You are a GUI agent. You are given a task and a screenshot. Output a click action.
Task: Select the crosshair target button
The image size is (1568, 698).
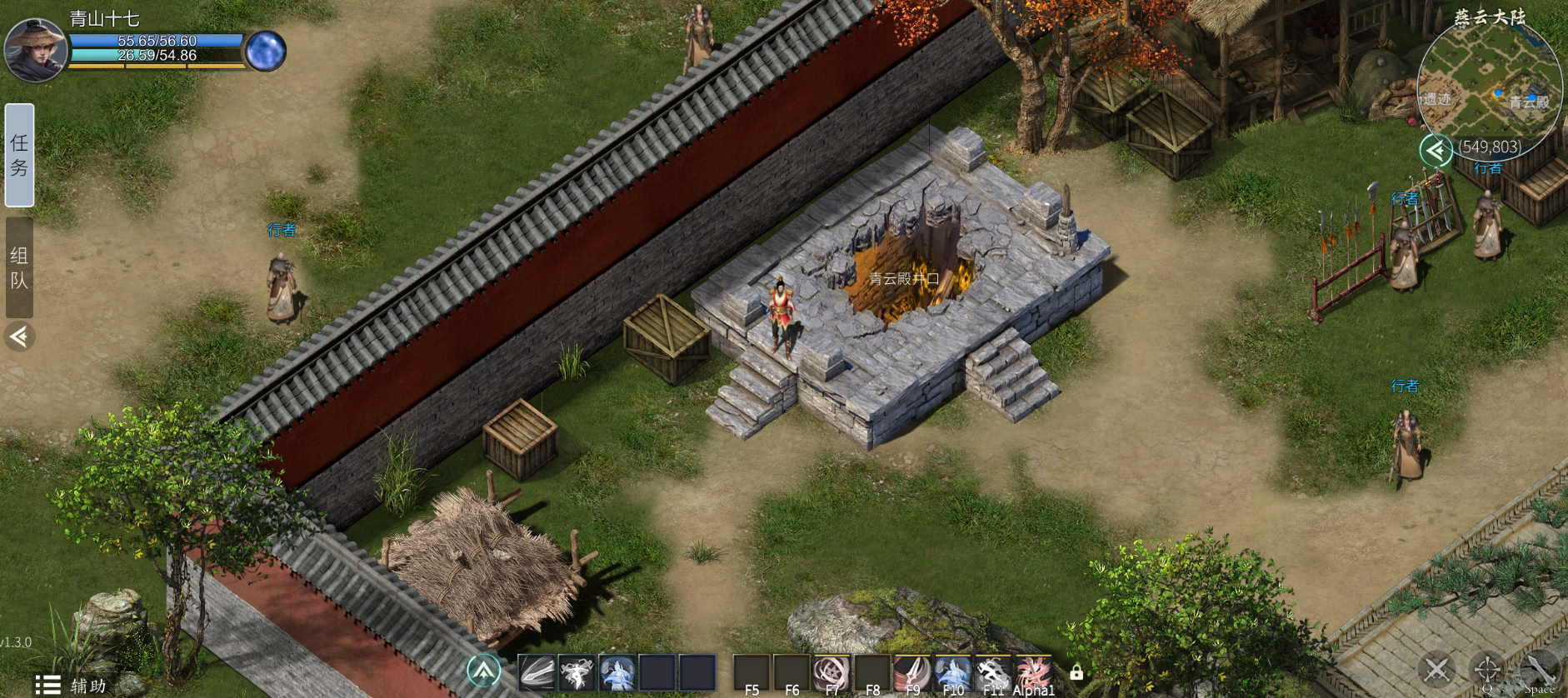coord(1487,669)
